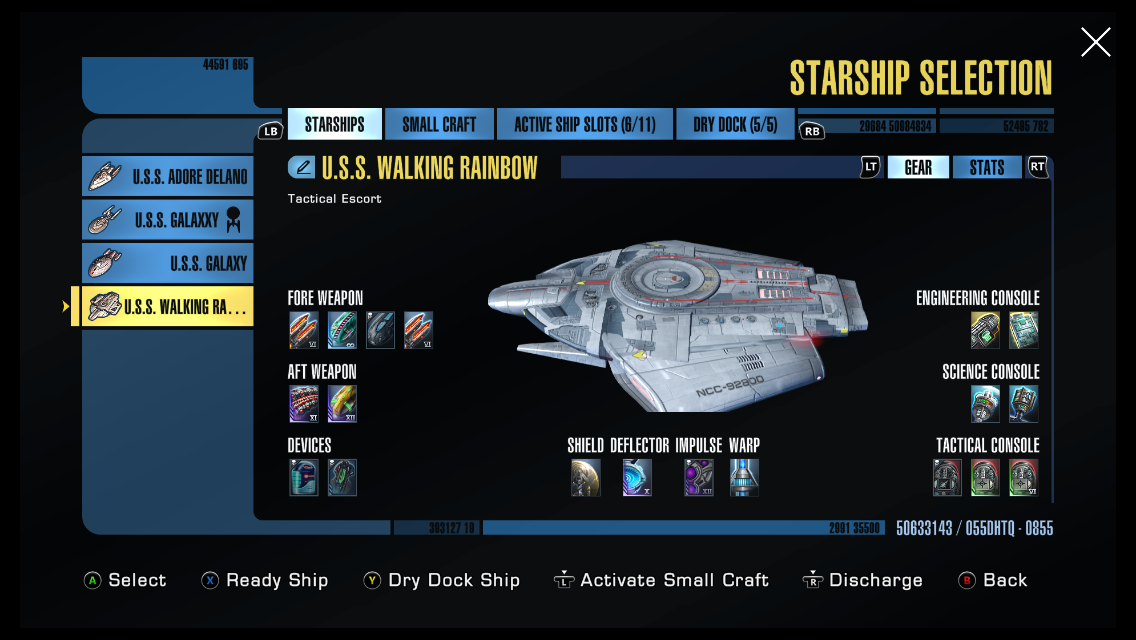
Task: Show the Dry Dock tab
Action: pos(735,125)
